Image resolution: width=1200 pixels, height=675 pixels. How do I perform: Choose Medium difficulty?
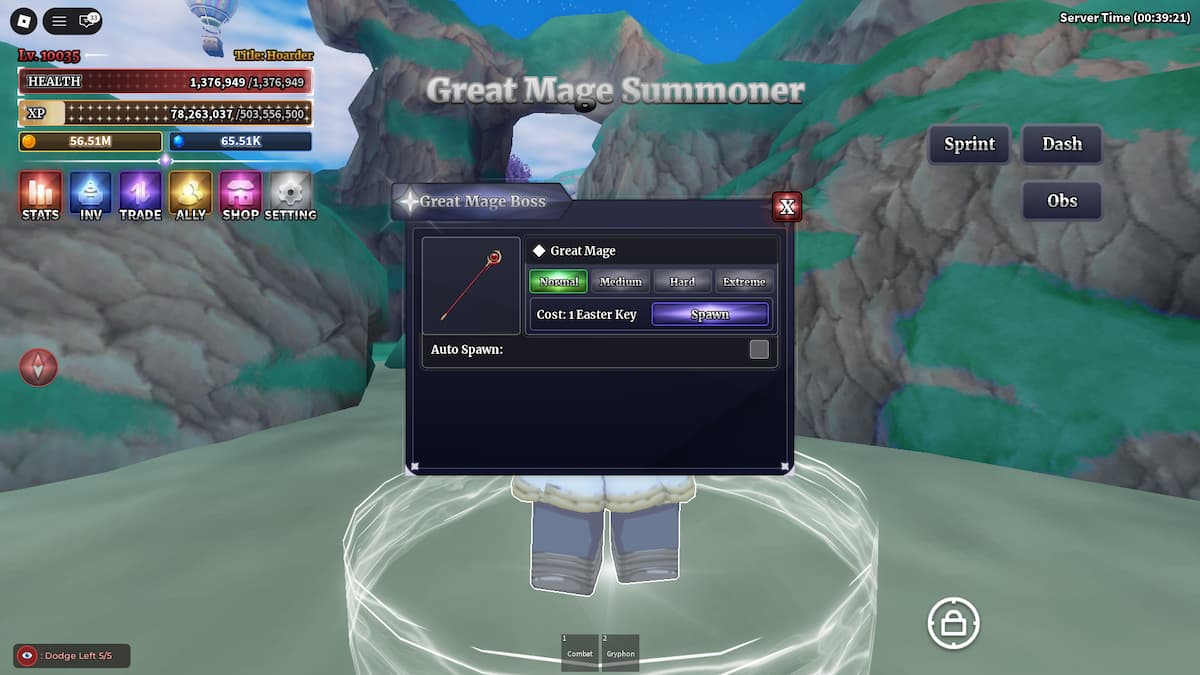click(620, 281)
